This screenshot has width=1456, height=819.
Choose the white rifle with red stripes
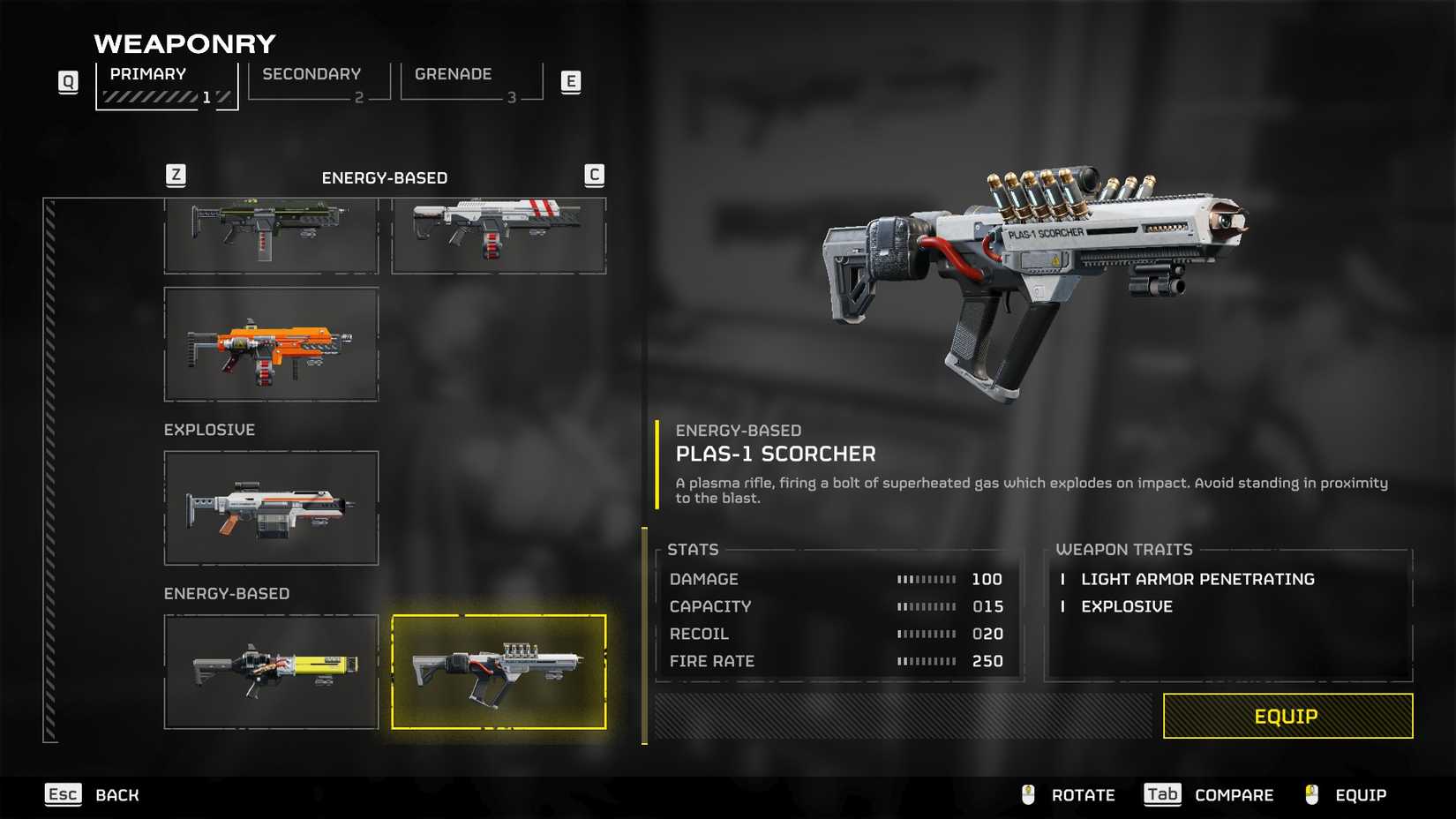499,235
